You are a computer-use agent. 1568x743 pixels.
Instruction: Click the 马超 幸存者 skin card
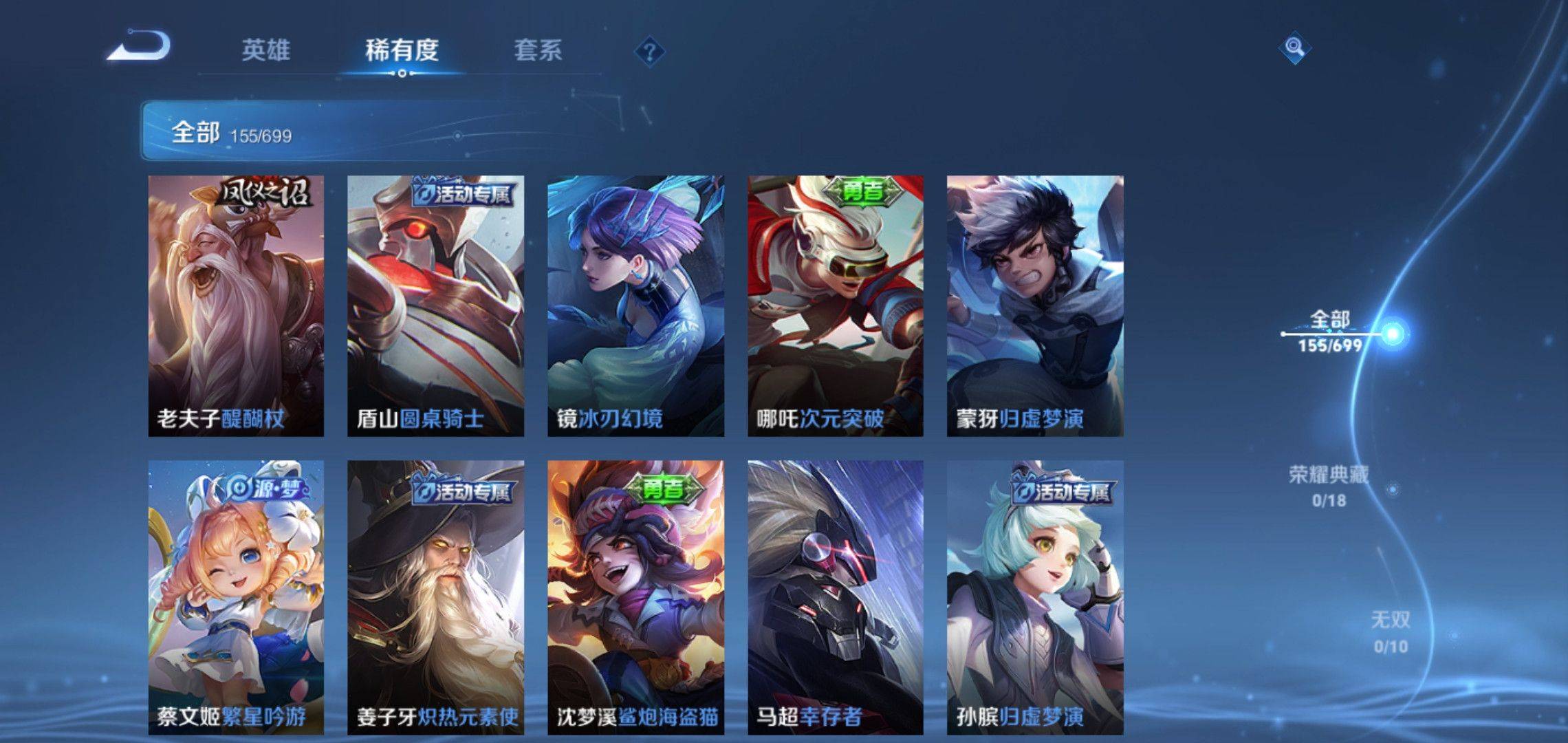(836, 596)
